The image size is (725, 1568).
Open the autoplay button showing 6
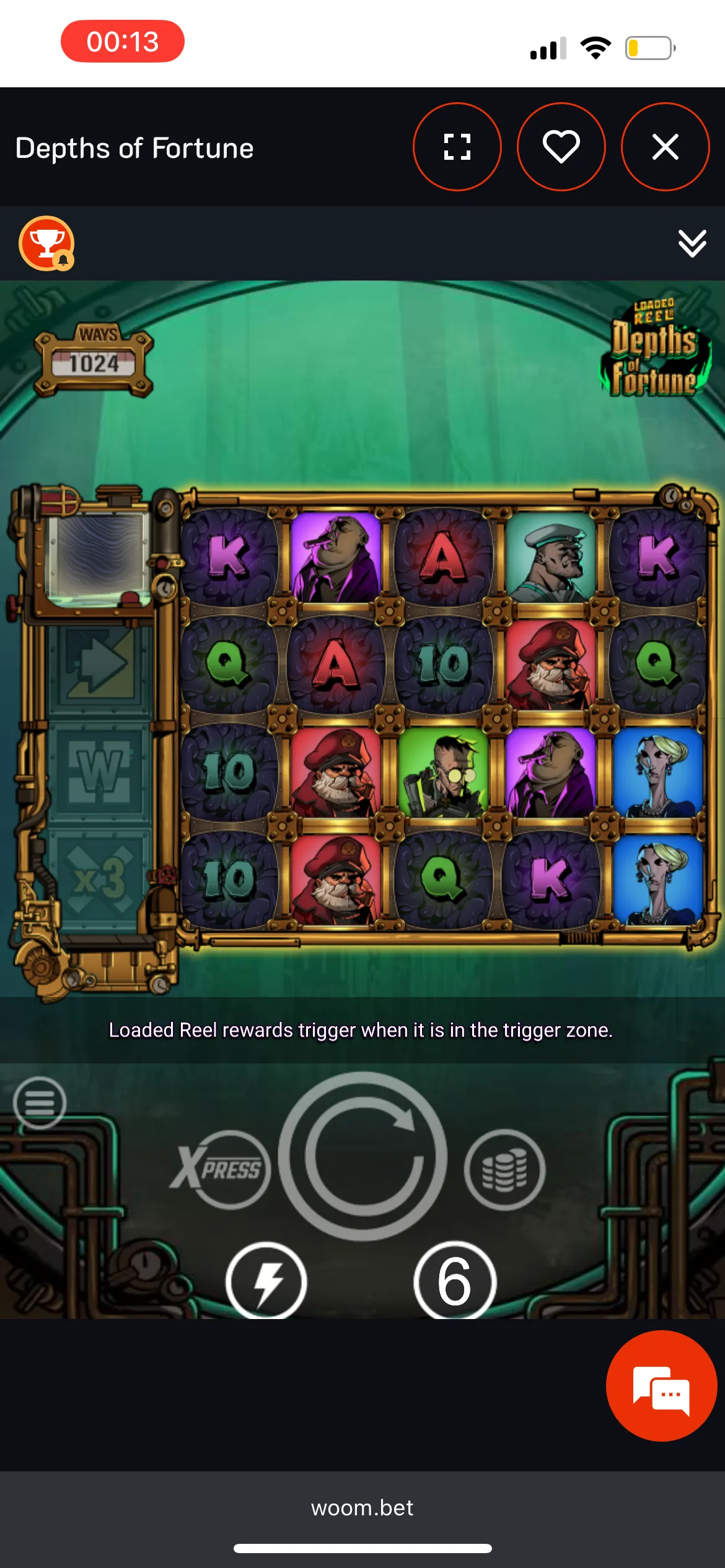455,1282
